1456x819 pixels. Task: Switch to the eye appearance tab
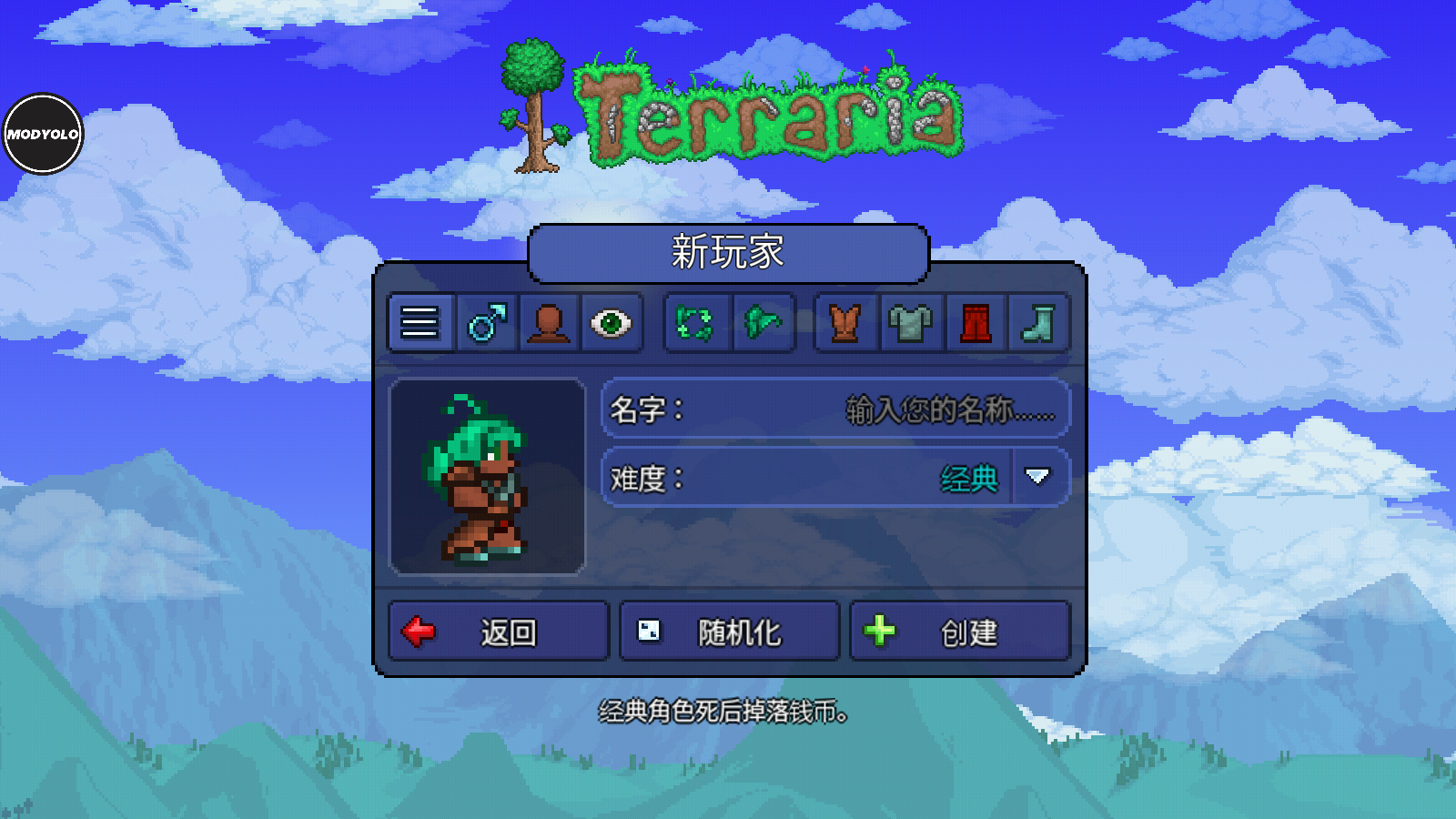[x=613, y=323]
